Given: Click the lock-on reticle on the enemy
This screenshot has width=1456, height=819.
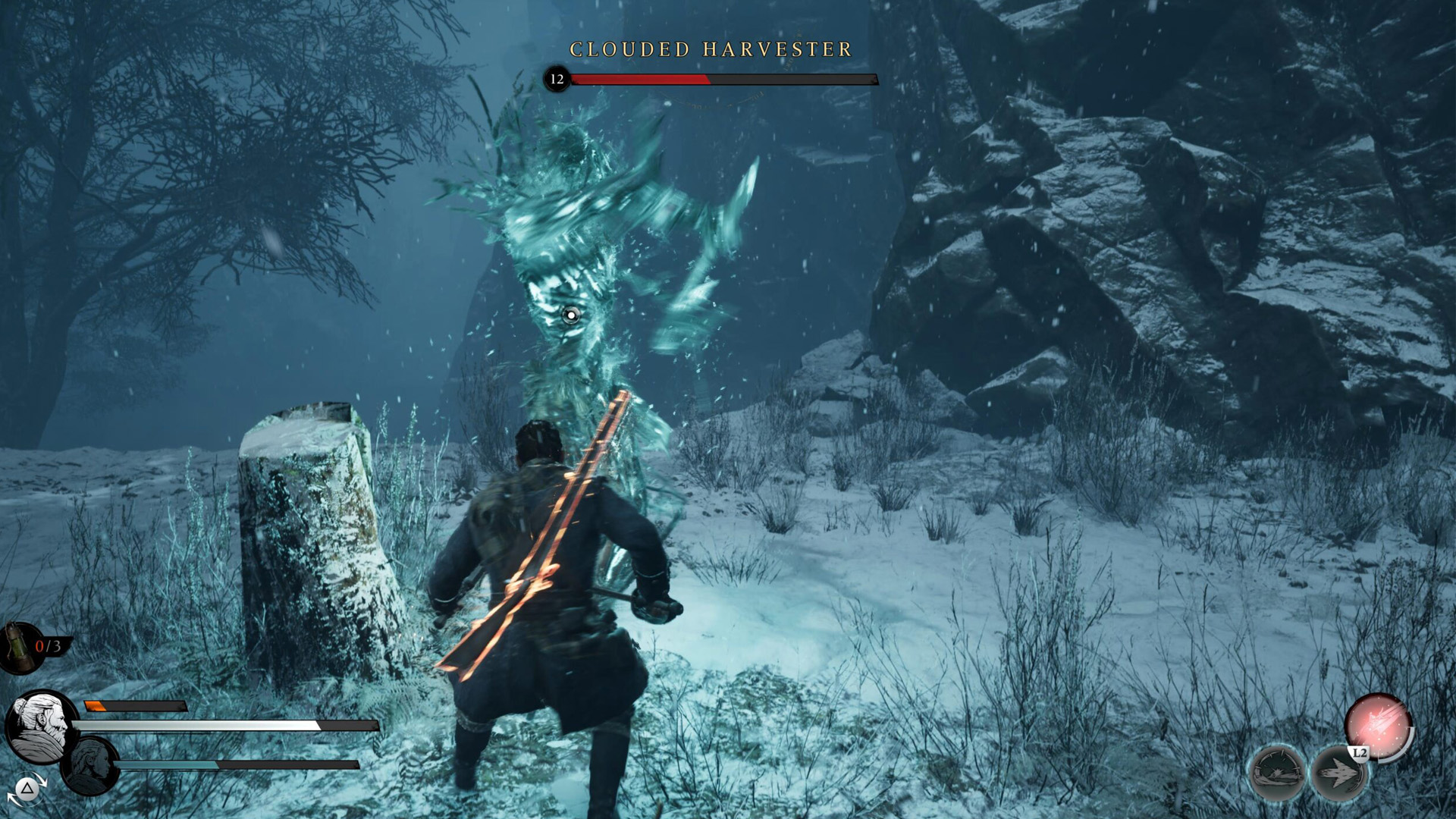Looking at the screenshot, I should coord(570,315).
